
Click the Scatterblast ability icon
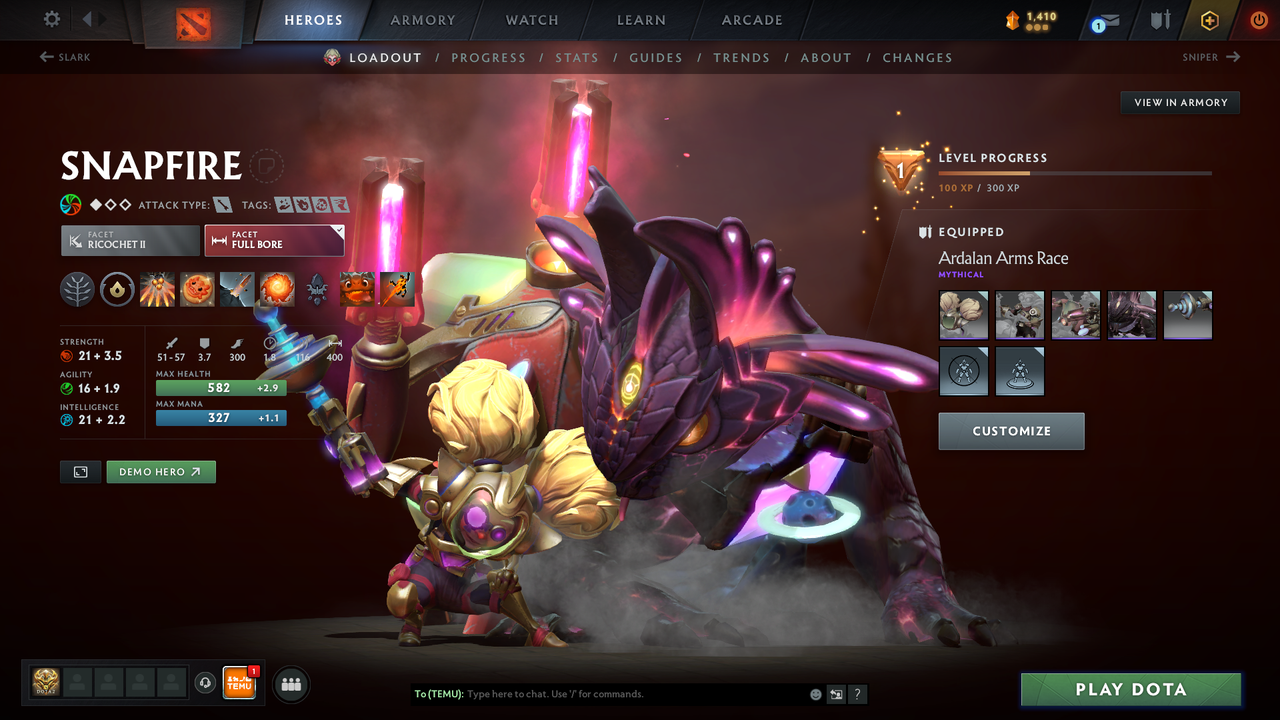157,289
